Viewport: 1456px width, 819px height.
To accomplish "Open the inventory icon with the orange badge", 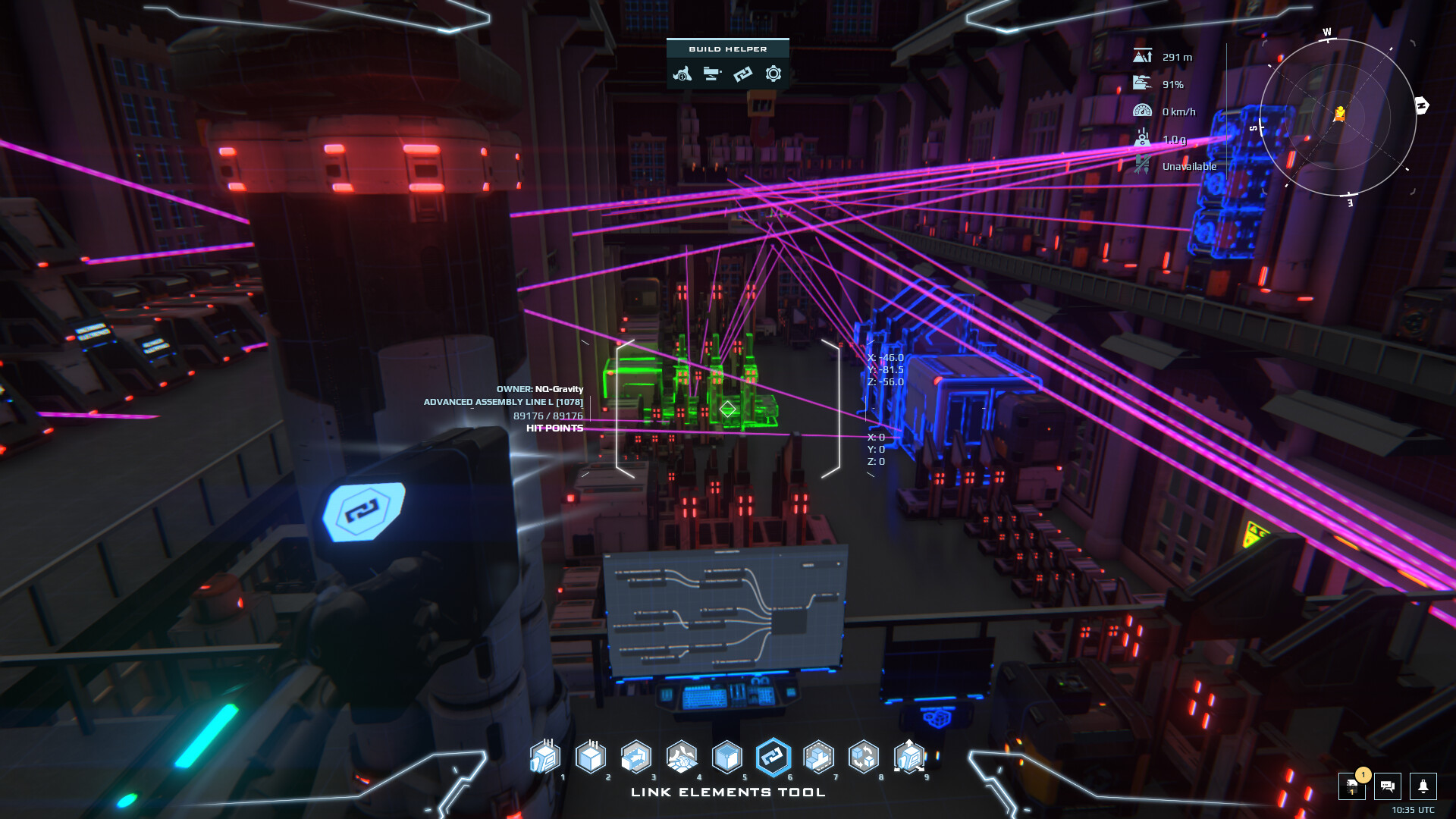I will (1354, 787).
